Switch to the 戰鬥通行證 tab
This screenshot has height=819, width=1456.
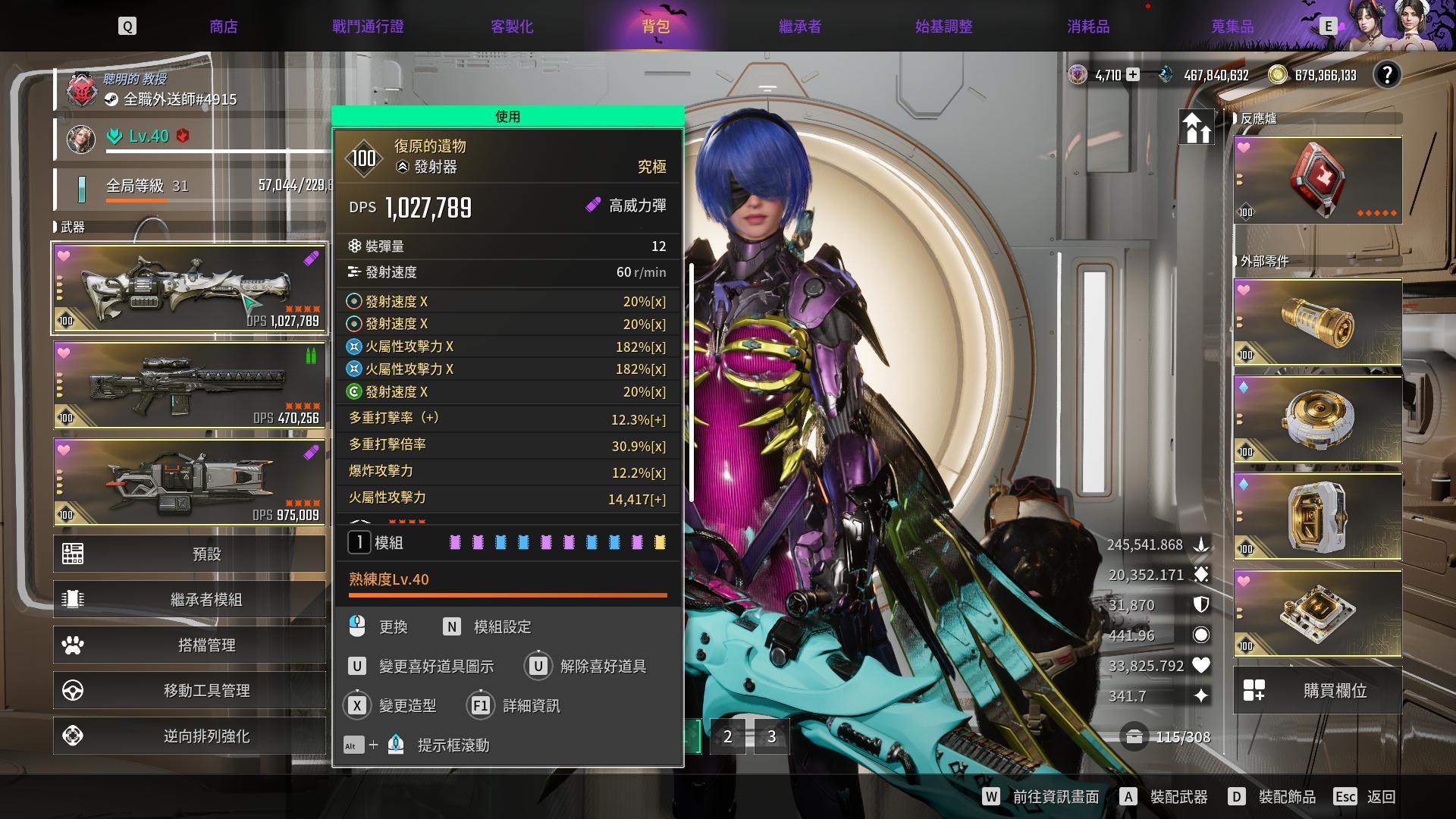click(368, 27)
